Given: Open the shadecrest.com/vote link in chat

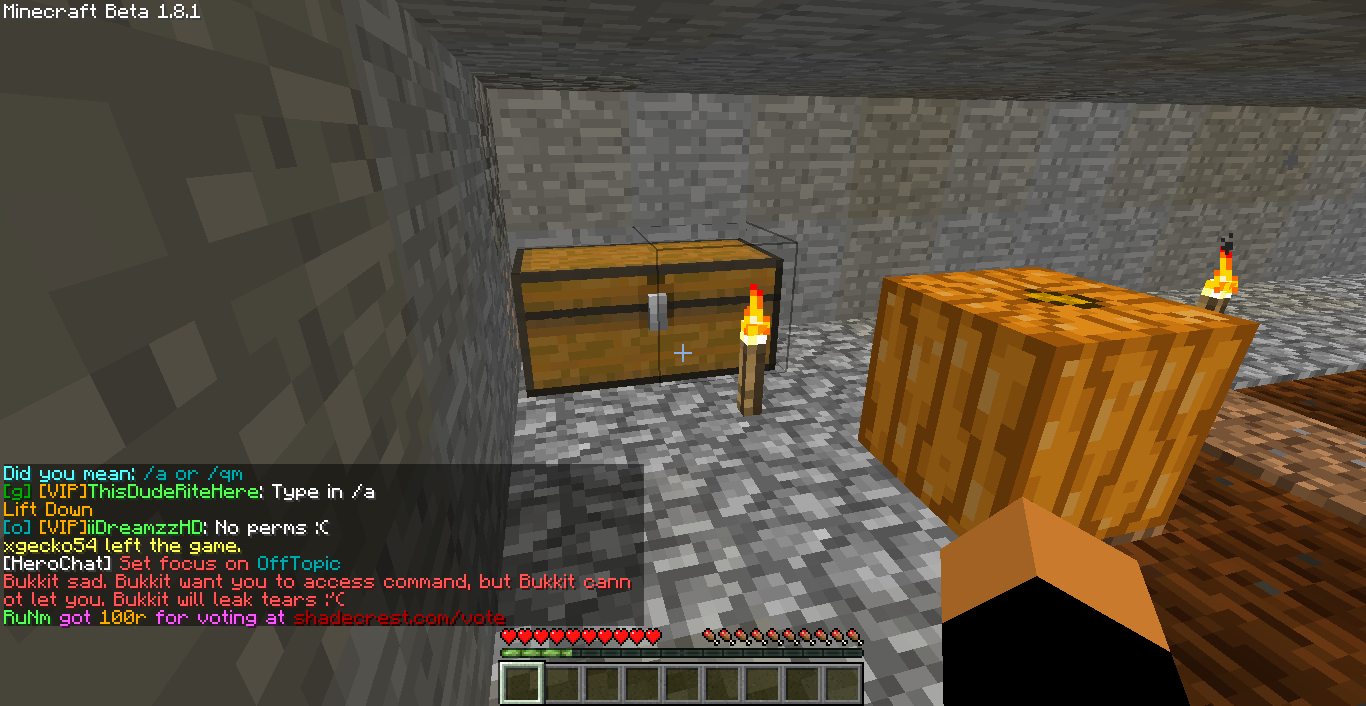Looking at the screenshot, I should (399, 618).
